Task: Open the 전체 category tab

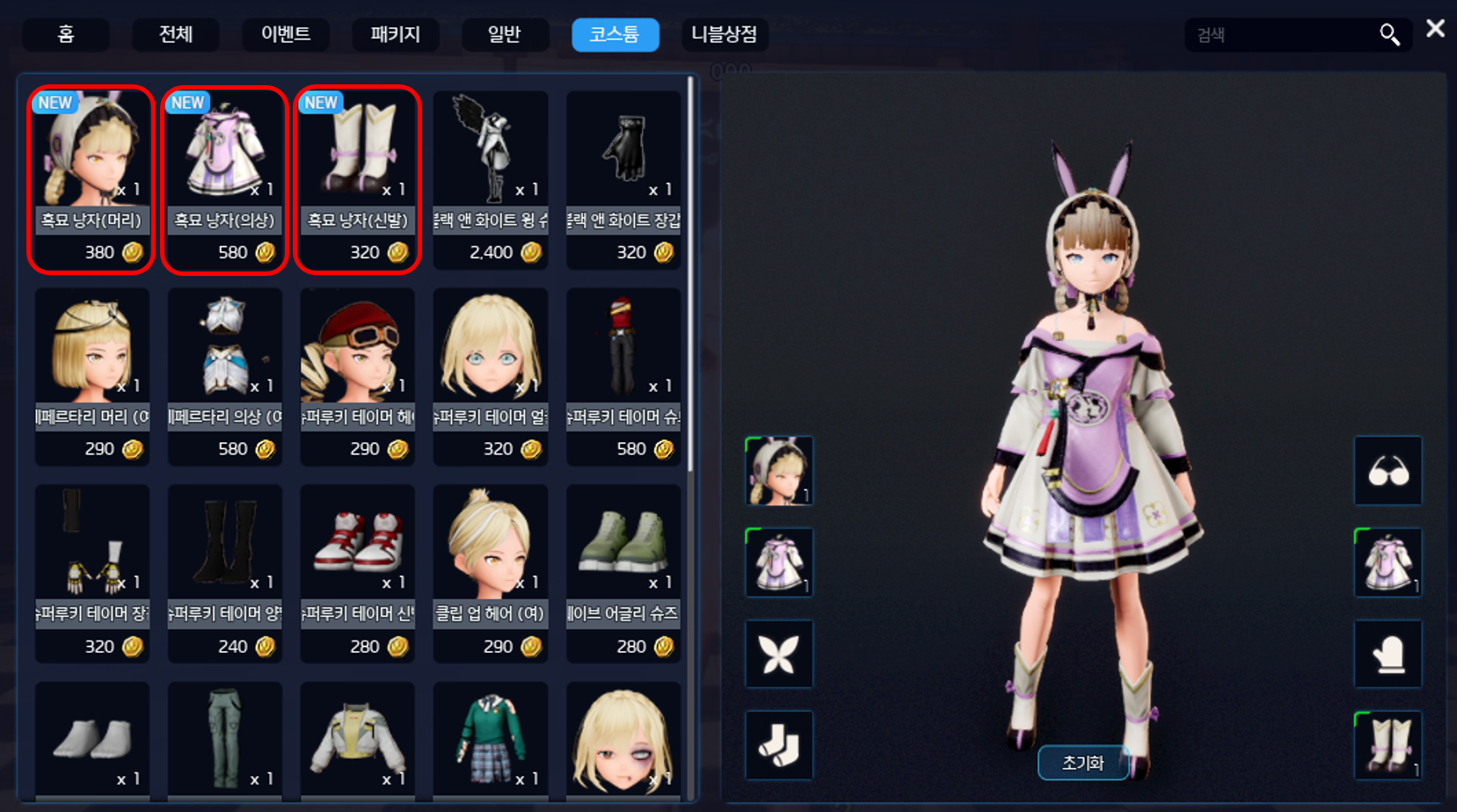Action: coord(176,35)
